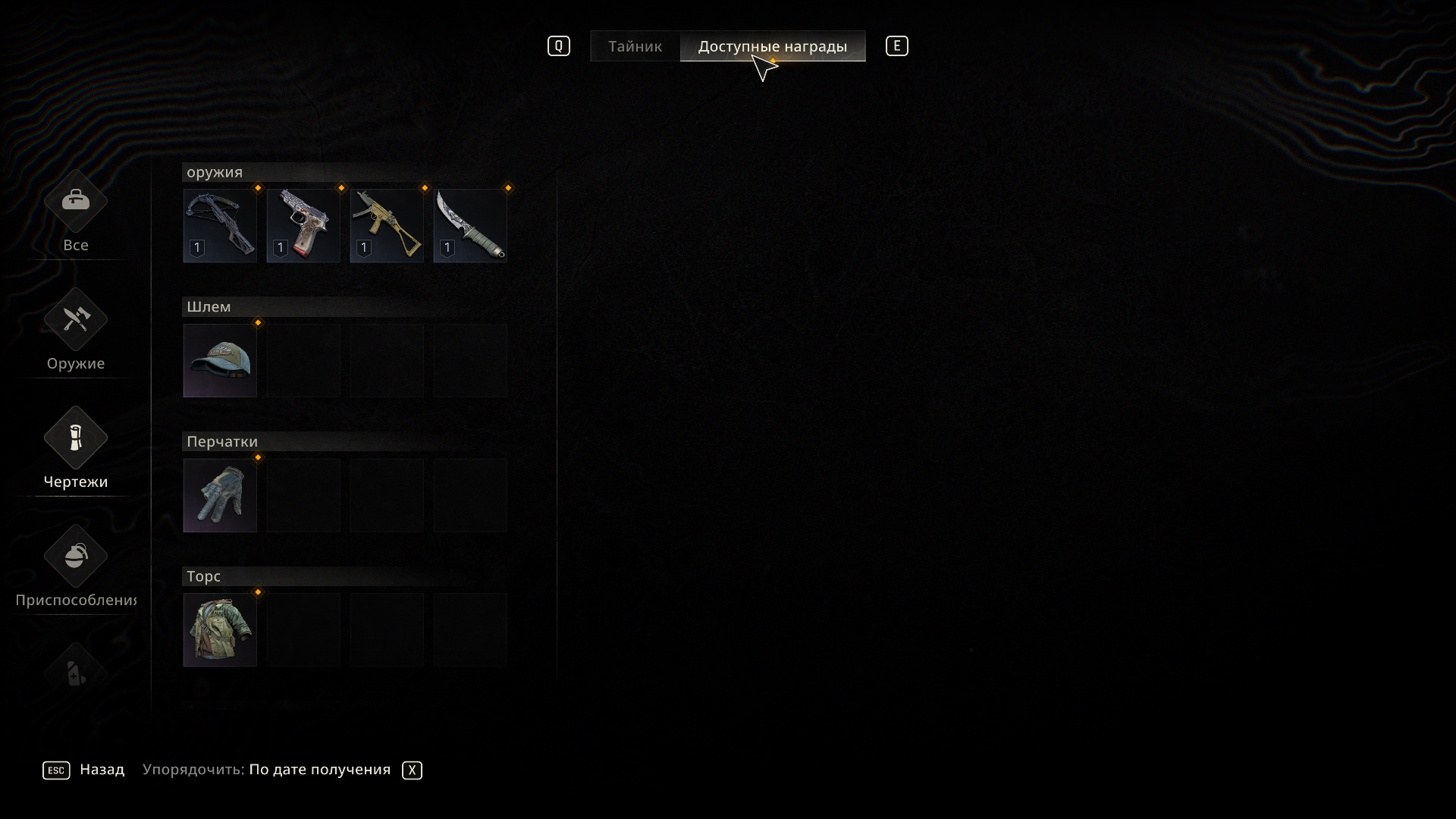Select the blue gloves item

coord(220,495)
